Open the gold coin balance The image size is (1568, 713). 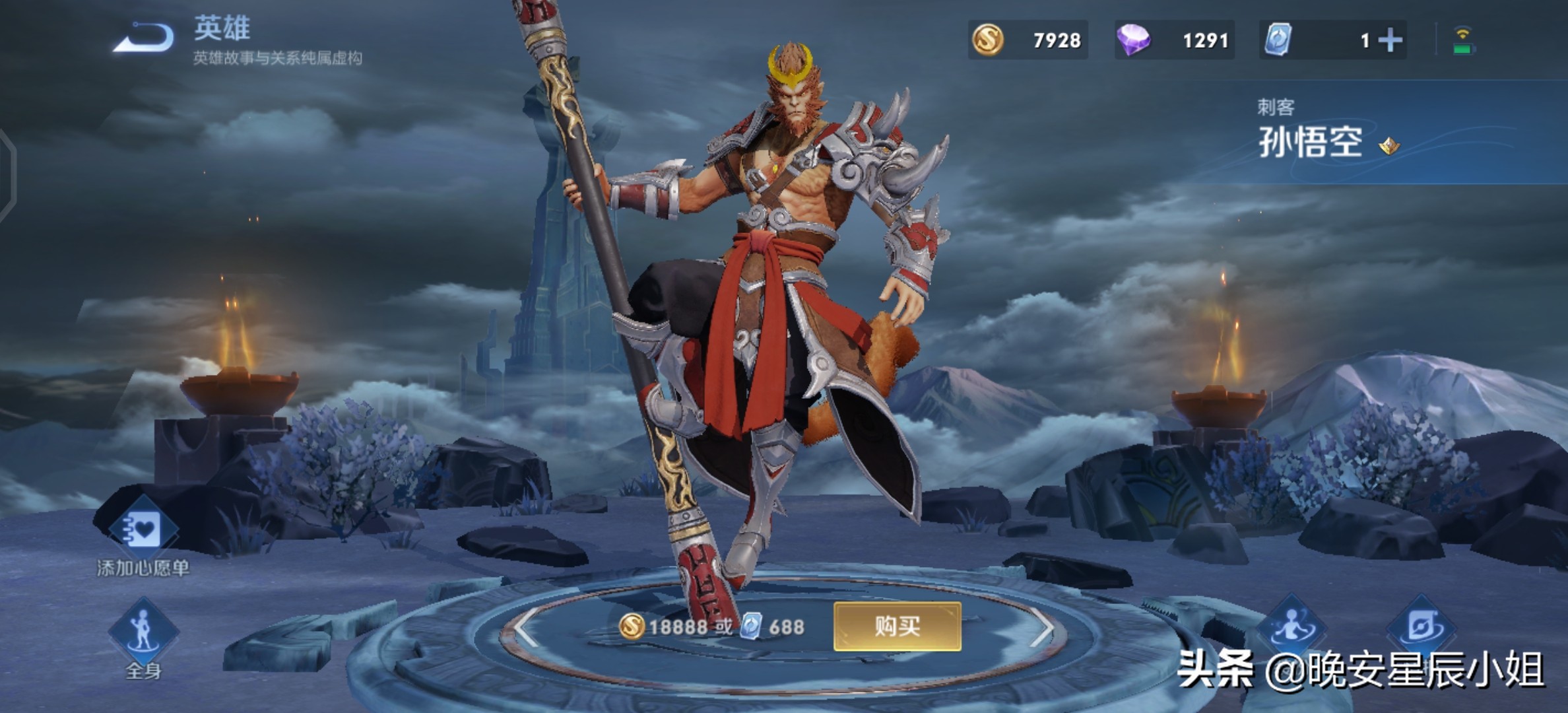[1028, 40]
